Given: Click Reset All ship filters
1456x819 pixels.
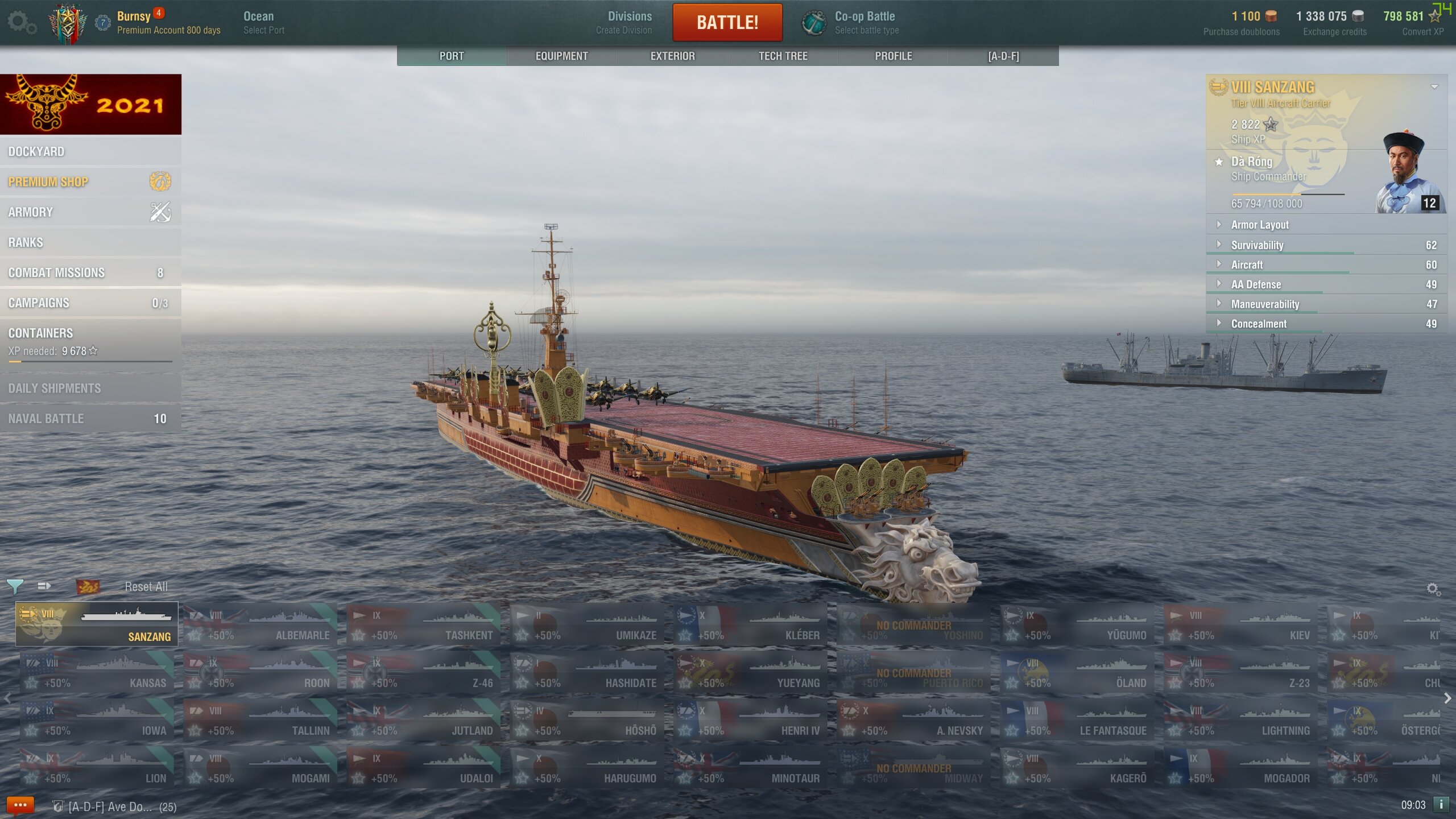Looking at the screenshot, I should point(146,587).
